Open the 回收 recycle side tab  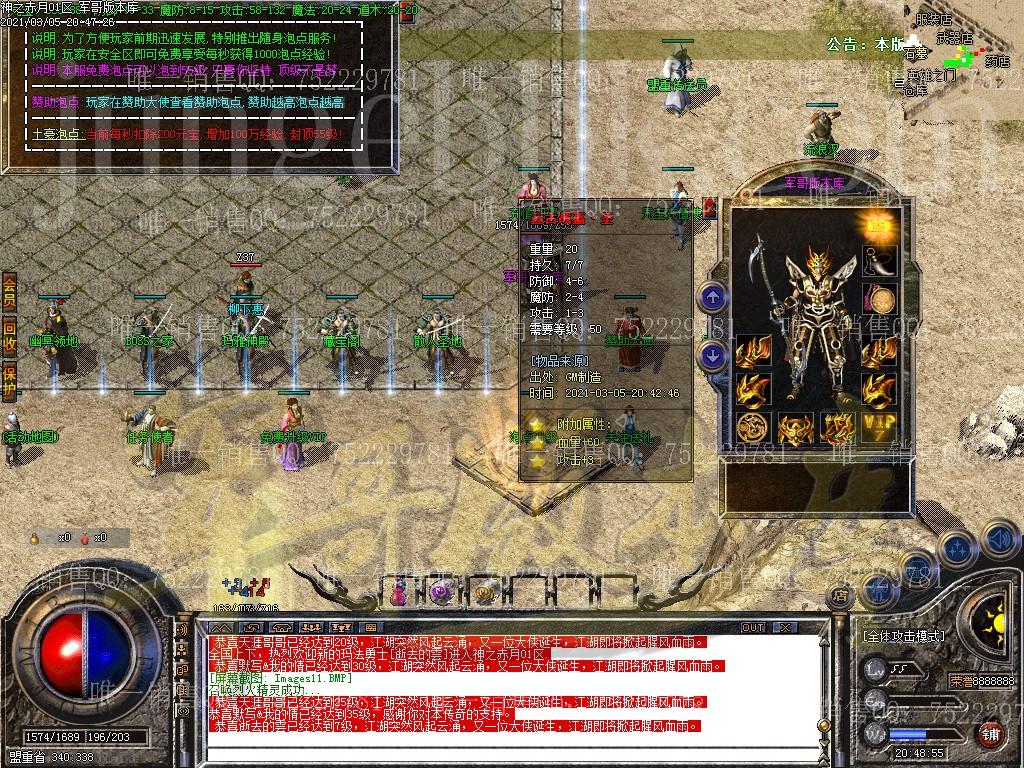click(x=9, y=335)
